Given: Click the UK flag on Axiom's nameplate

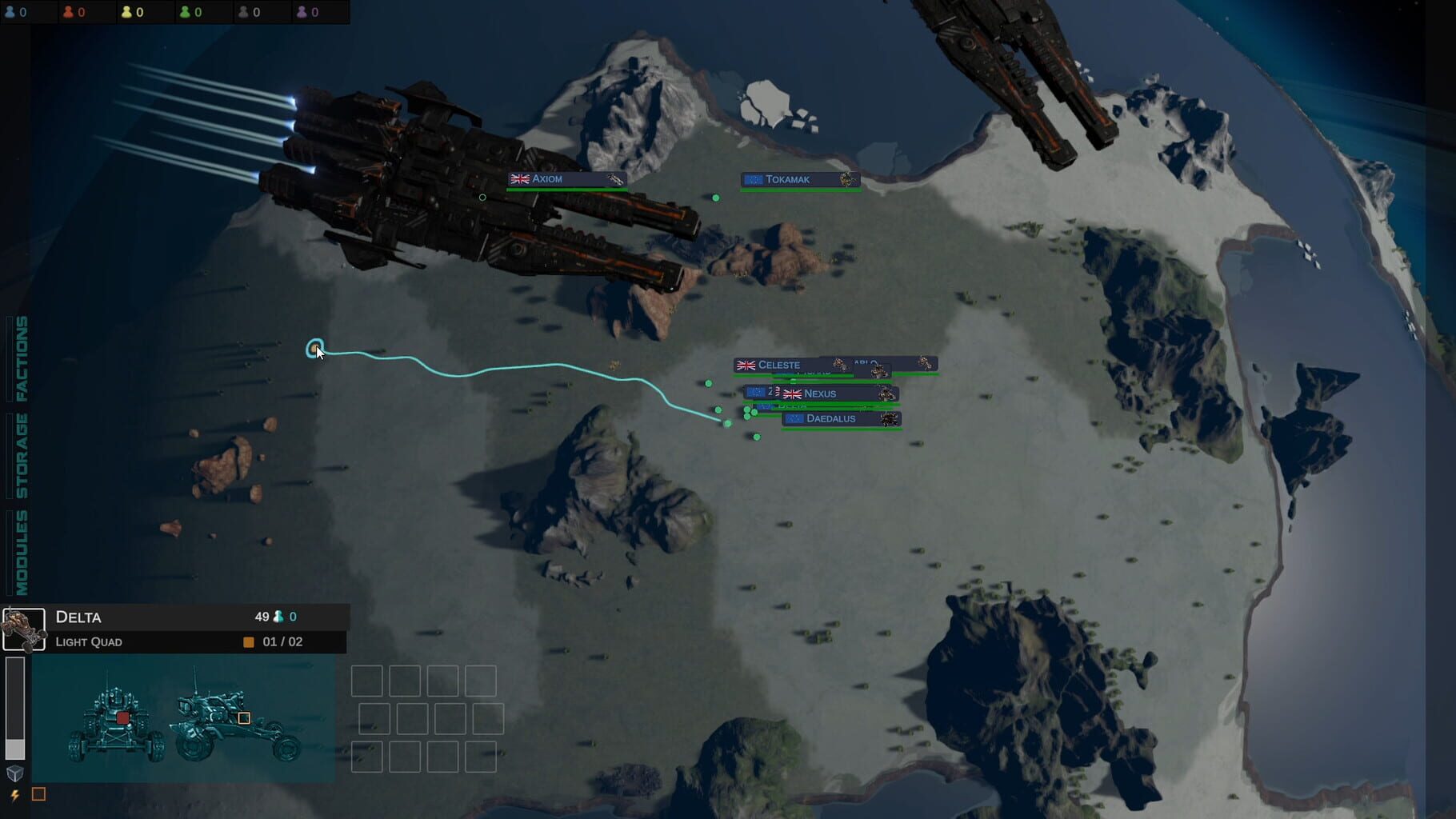Looking at the screenshot, I should click(520, 179).
